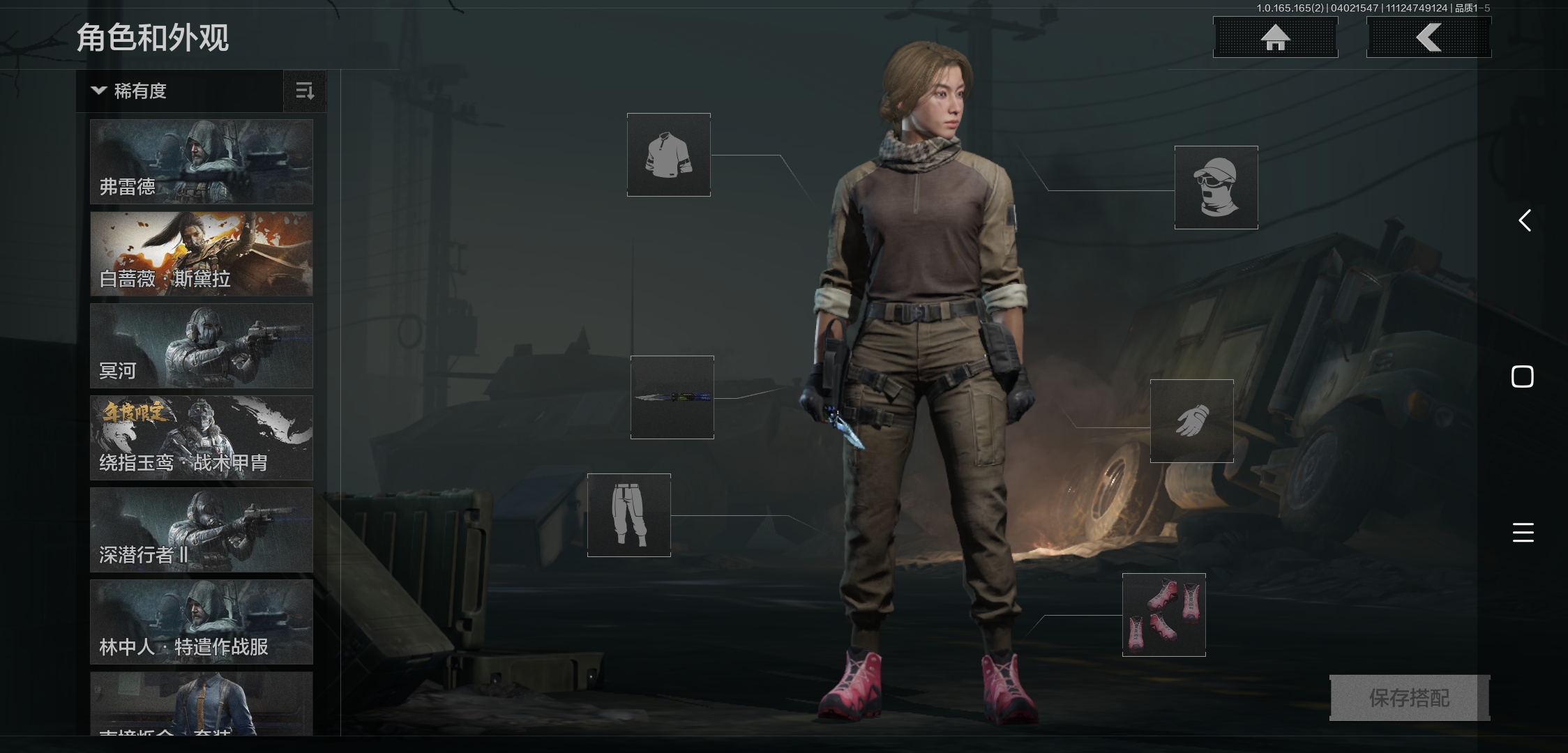Go to the home screen
1568x753 pixels.
coord(1275,38)
